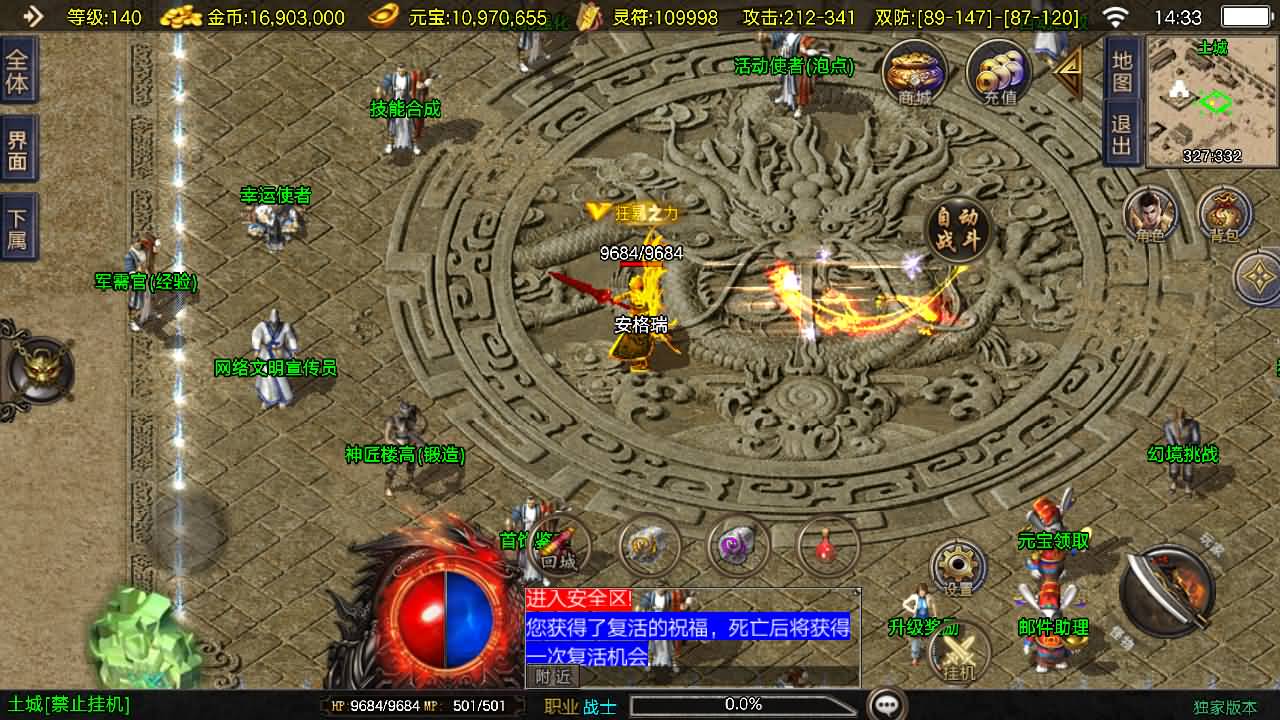Tap the blade attack button

[1166, 590]
